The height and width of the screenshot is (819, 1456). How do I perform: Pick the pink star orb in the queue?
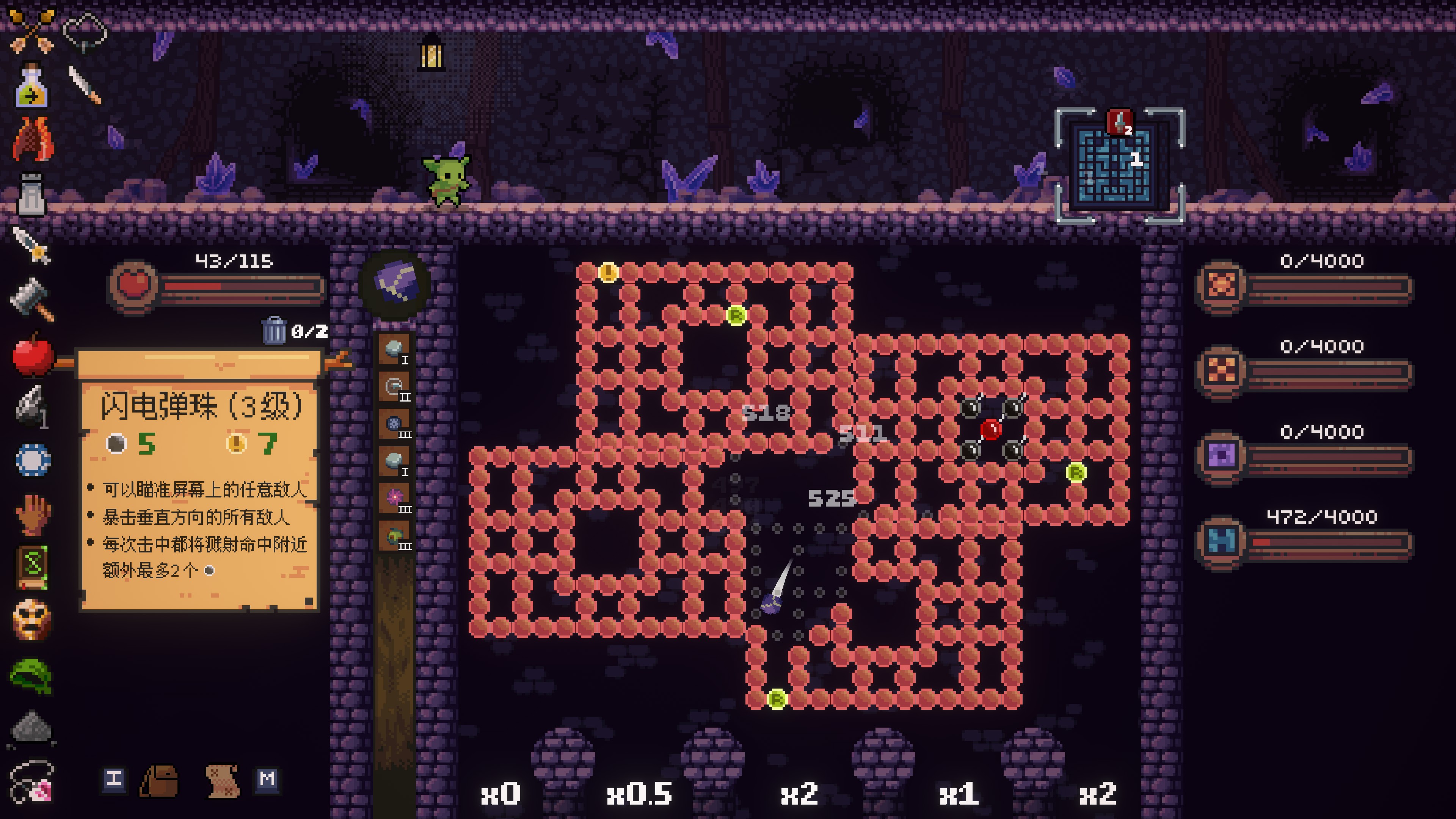click(x=394, y=498)
